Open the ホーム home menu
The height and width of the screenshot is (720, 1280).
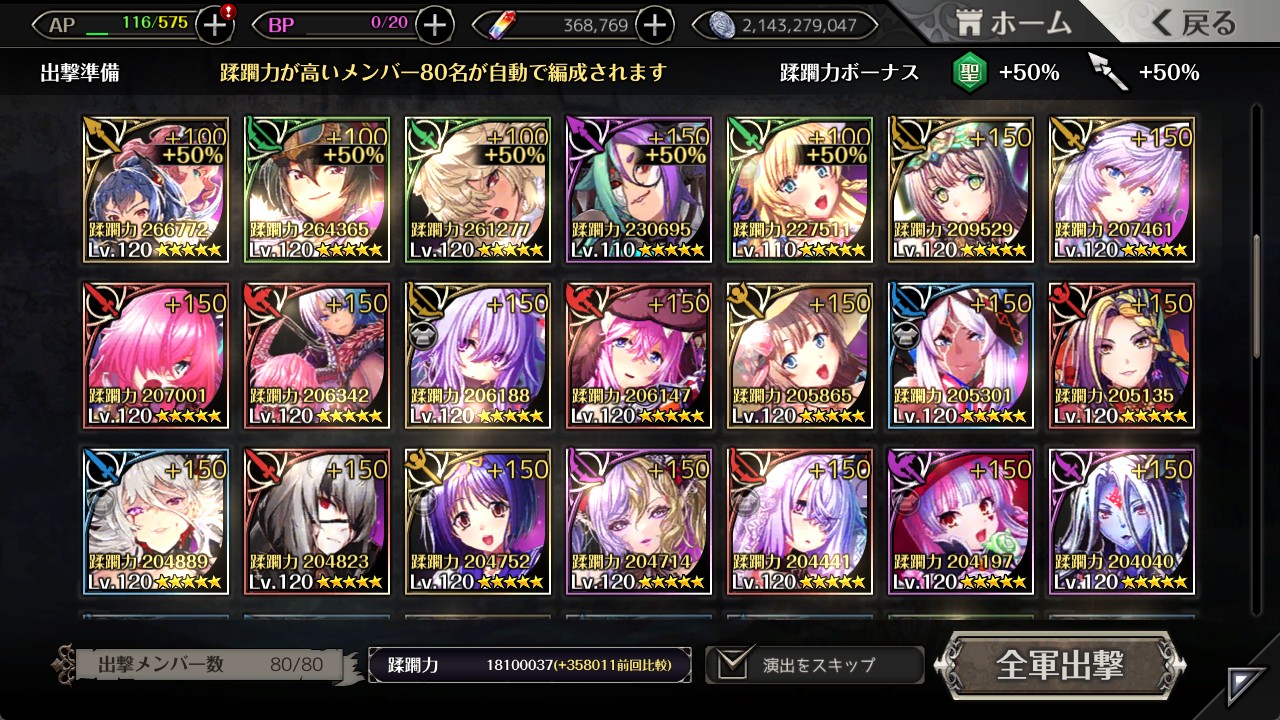click(x=1013, y=24)
